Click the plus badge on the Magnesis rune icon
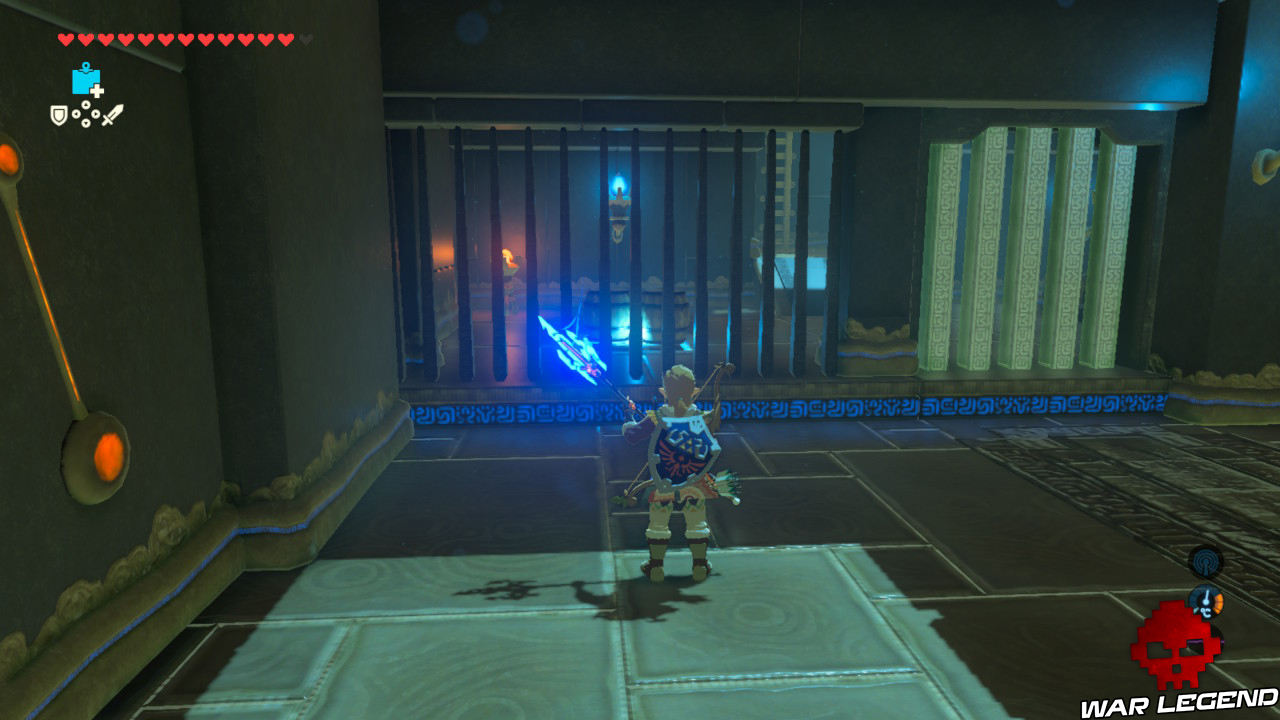Screen dimensions: 1280x720 pyautogui.click(x=96, y=91)
